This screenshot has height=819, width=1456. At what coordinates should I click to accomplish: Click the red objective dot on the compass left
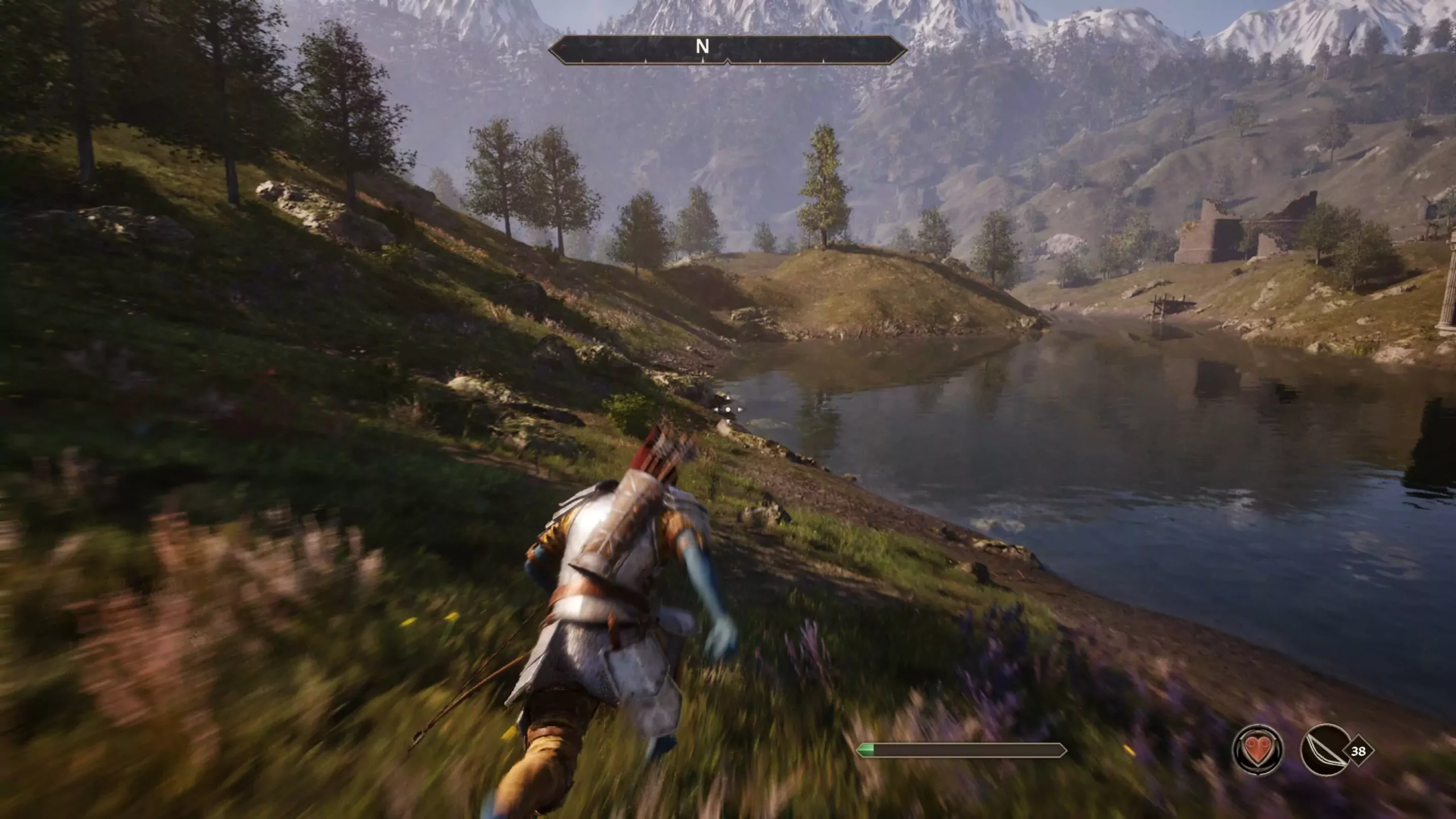click(563, 47)
